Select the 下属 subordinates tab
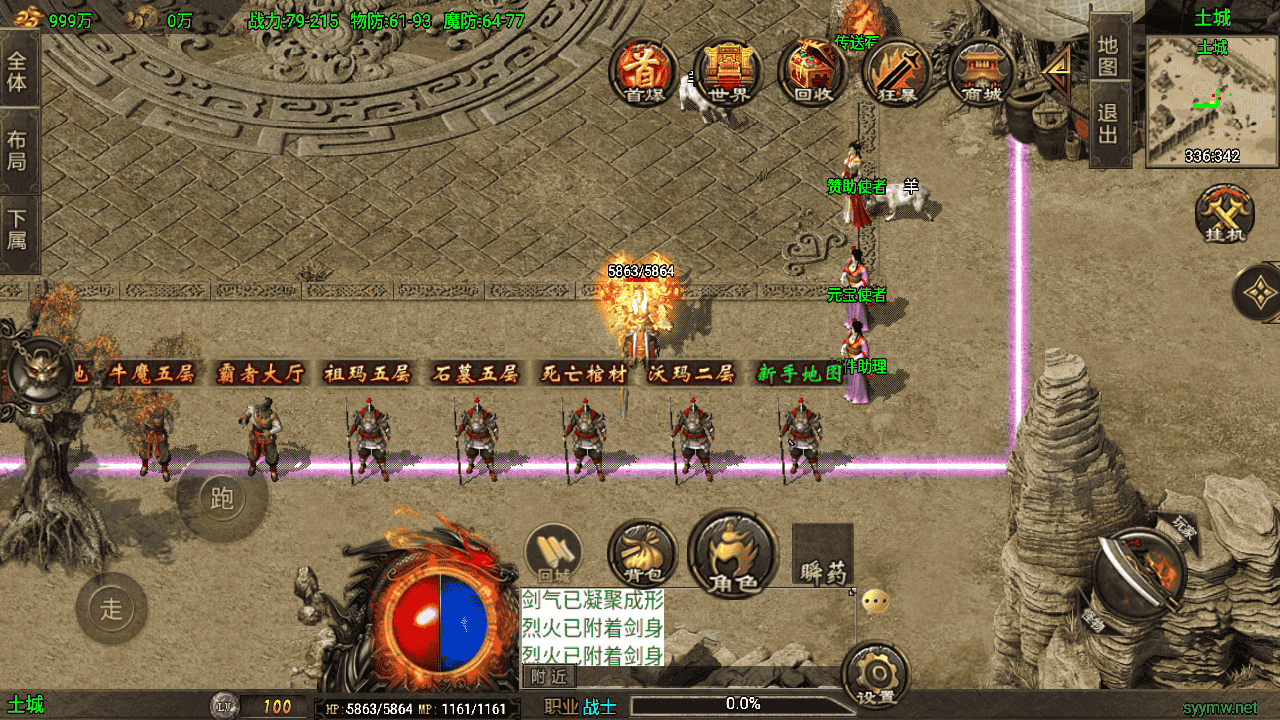 [18, 229]
